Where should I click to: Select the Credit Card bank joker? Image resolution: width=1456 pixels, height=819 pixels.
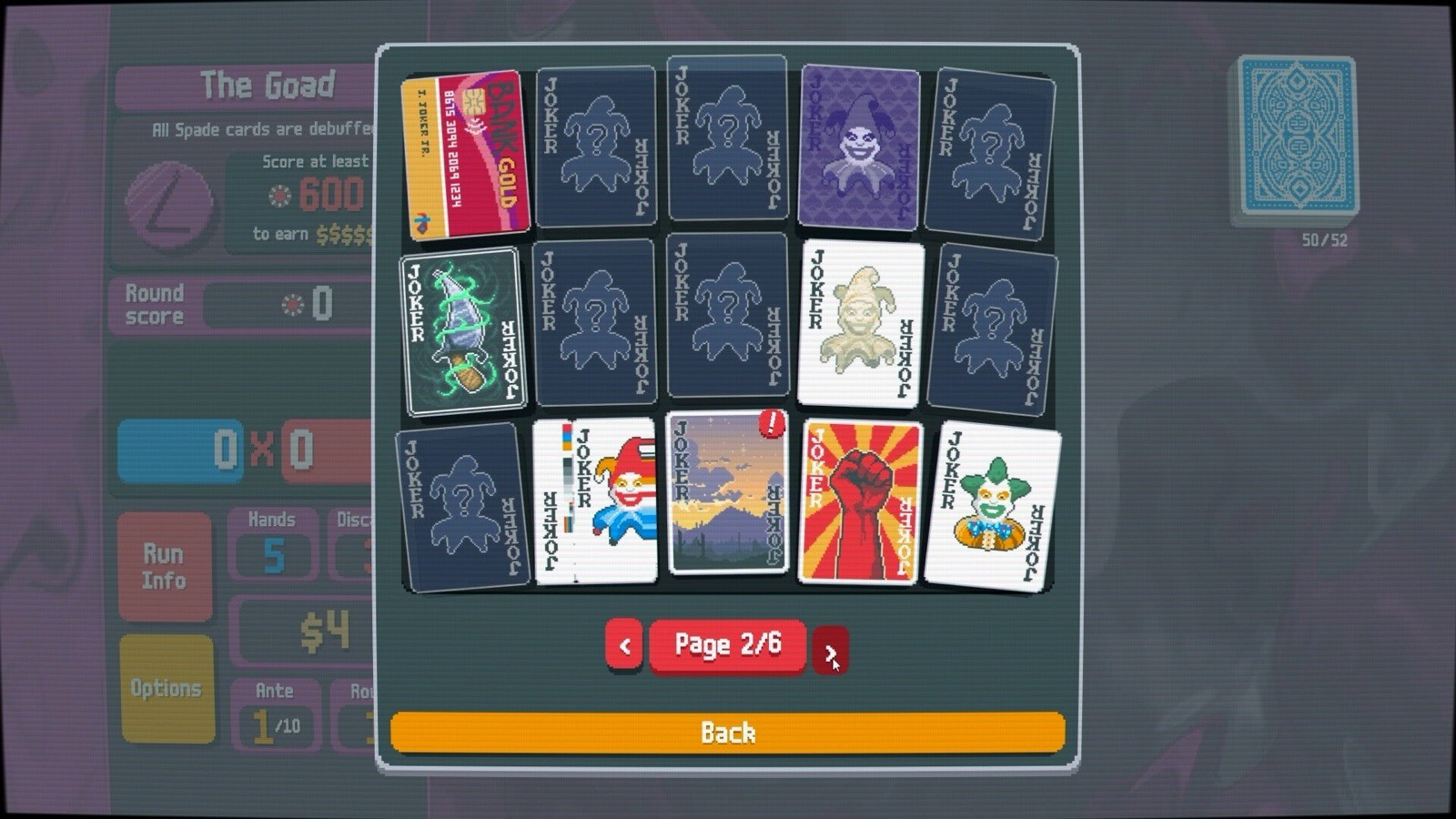(464, 155)
